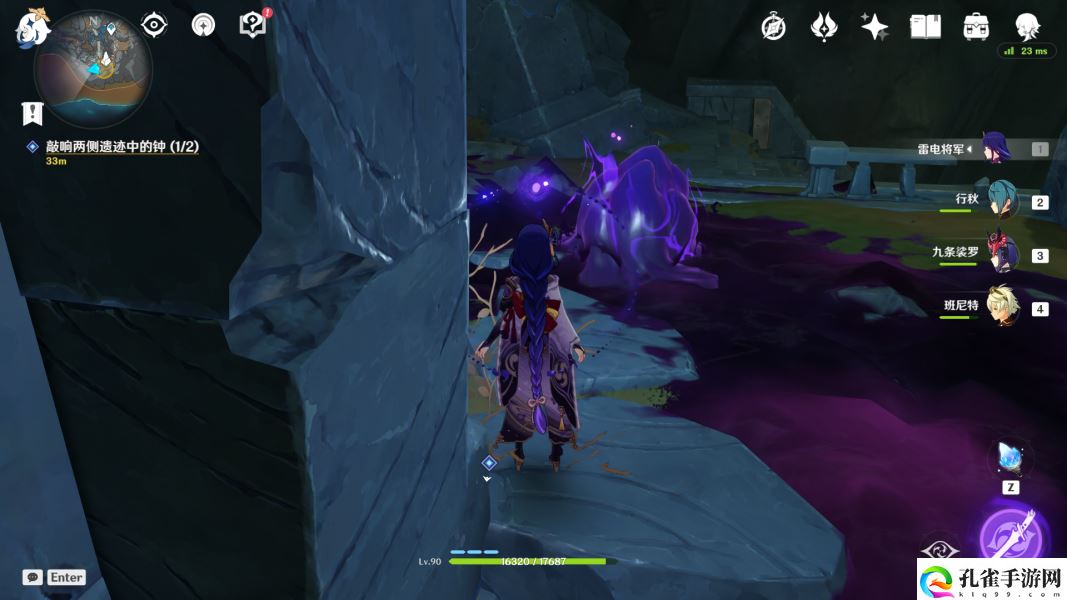Image resolution: width=1067 pixels, height=600 pixels.
Task: Open the co-op mode icon
Action: (x=203, y=25)
